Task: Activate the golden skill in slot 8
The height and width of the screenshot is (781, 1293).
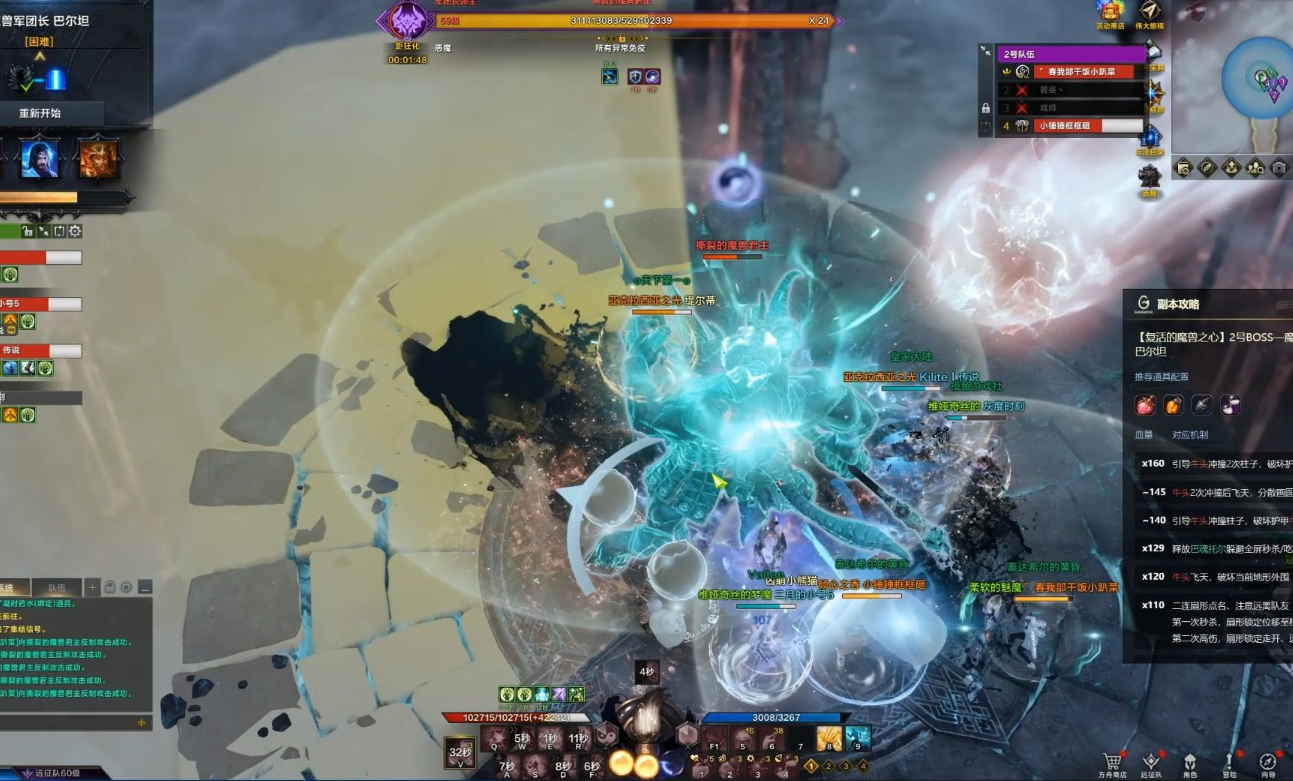Action: [829, 739]
